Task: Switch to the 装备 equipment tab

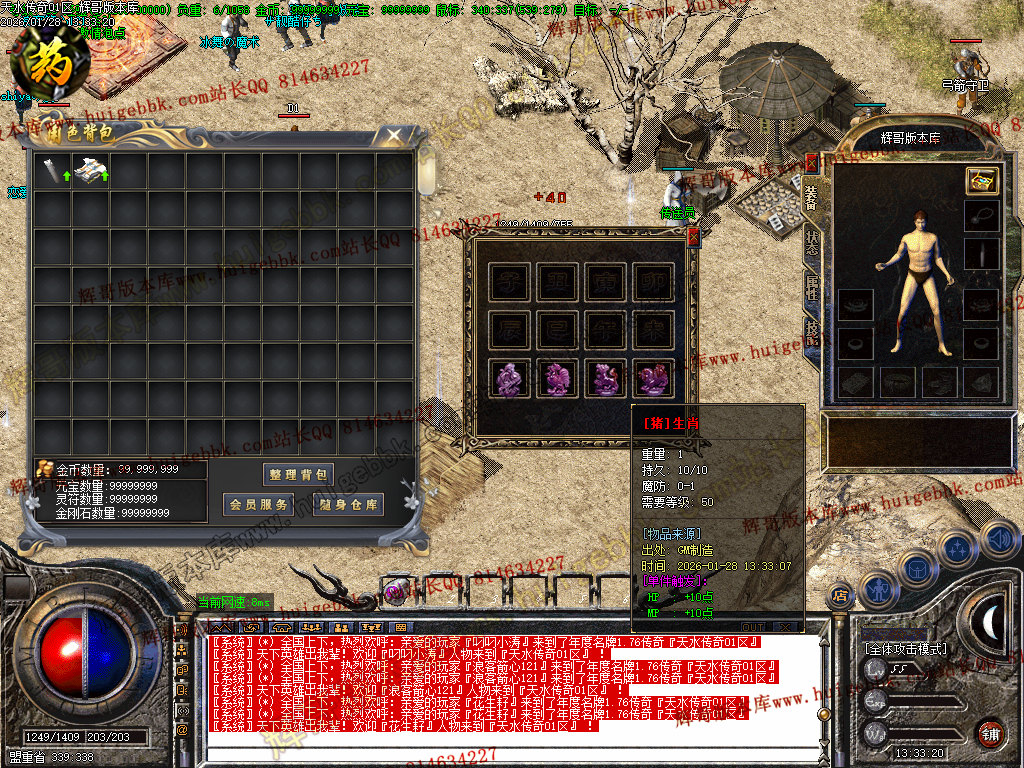Action: (x=811, y=195)
